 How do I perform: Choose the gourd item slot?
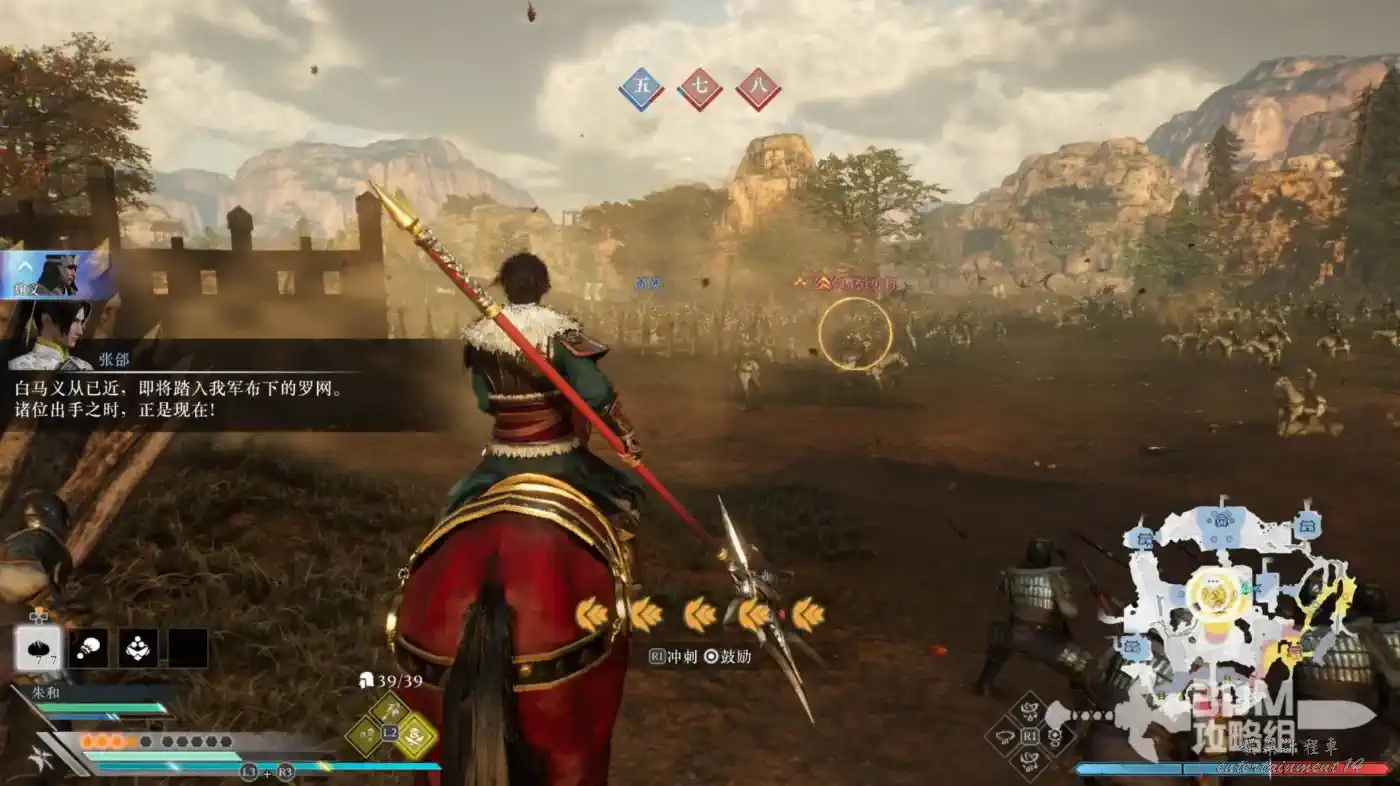pyautogui.click(x=89, y=648)
